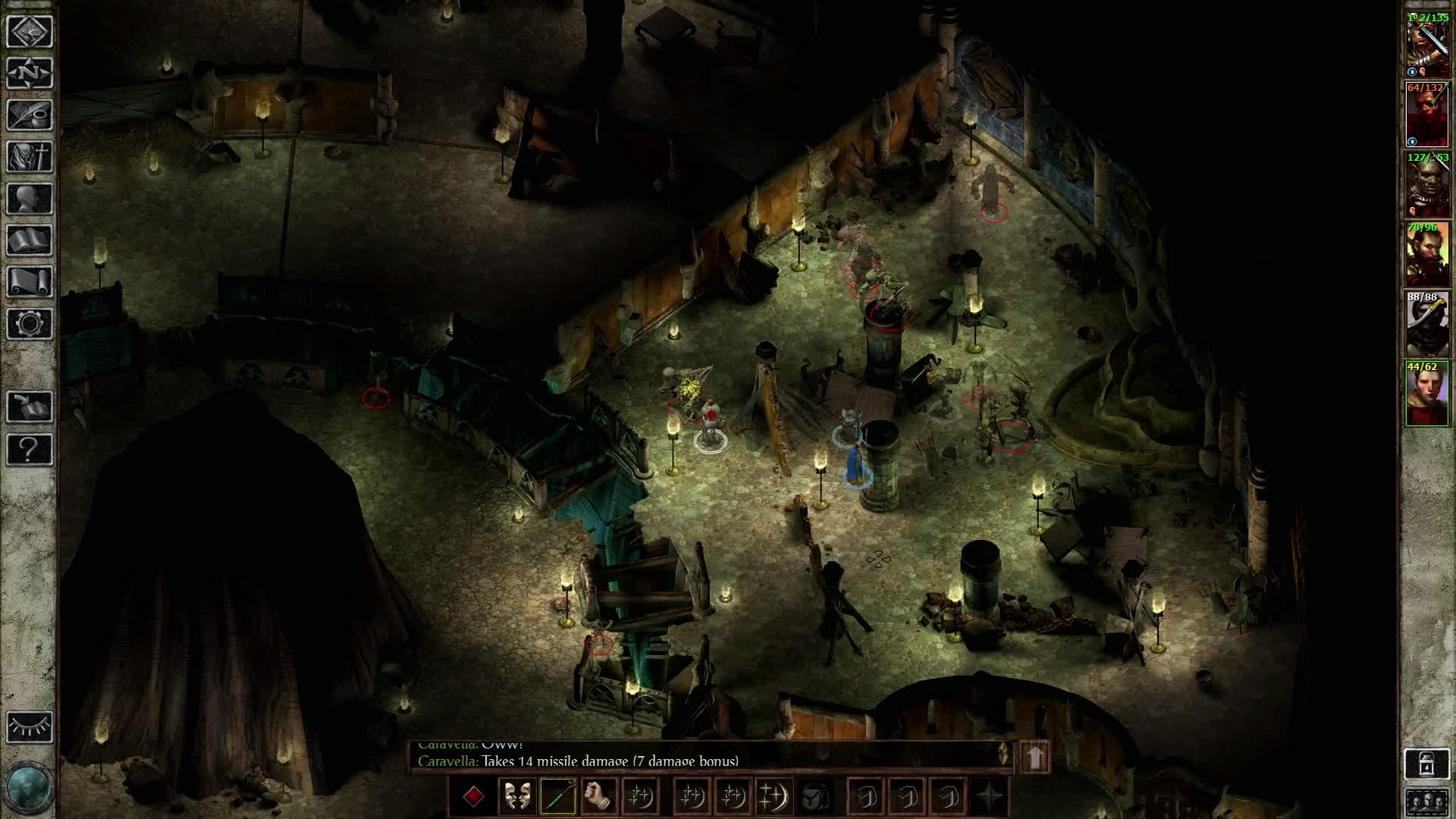Open game options via the gear icon
Image resolution: width=1456 pixels, height=819 pixels.
click(x=30, y=324)
